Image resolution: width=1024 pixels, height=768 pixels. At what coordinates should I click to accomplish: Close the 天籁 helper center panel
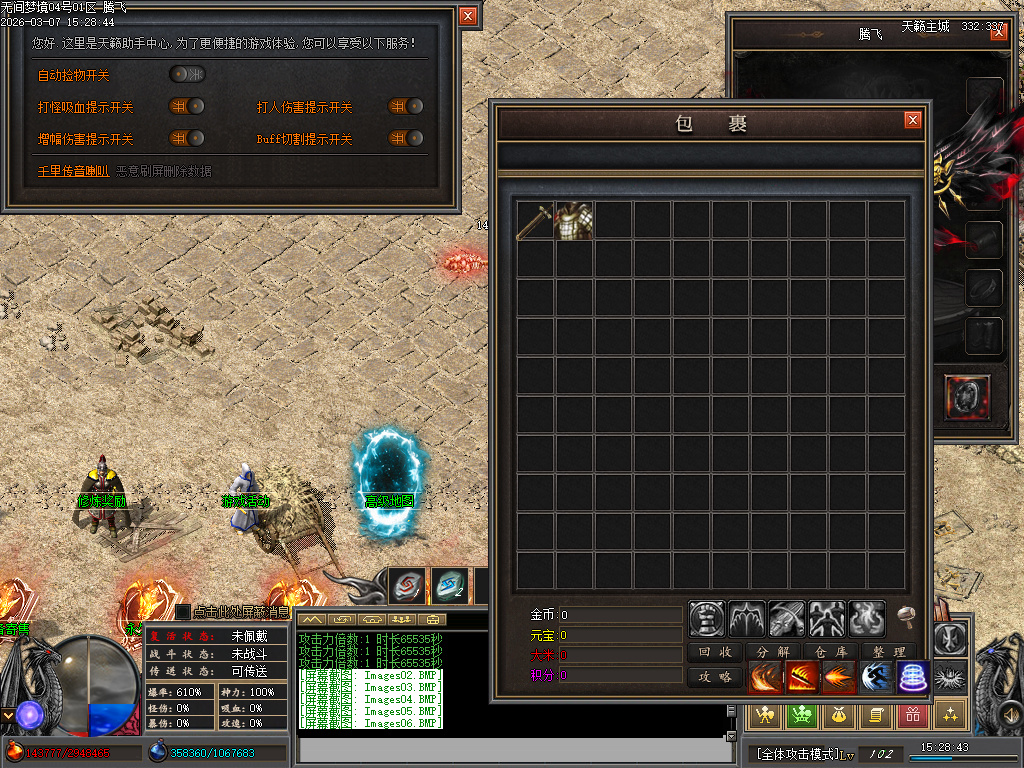[x=467, y=16]
